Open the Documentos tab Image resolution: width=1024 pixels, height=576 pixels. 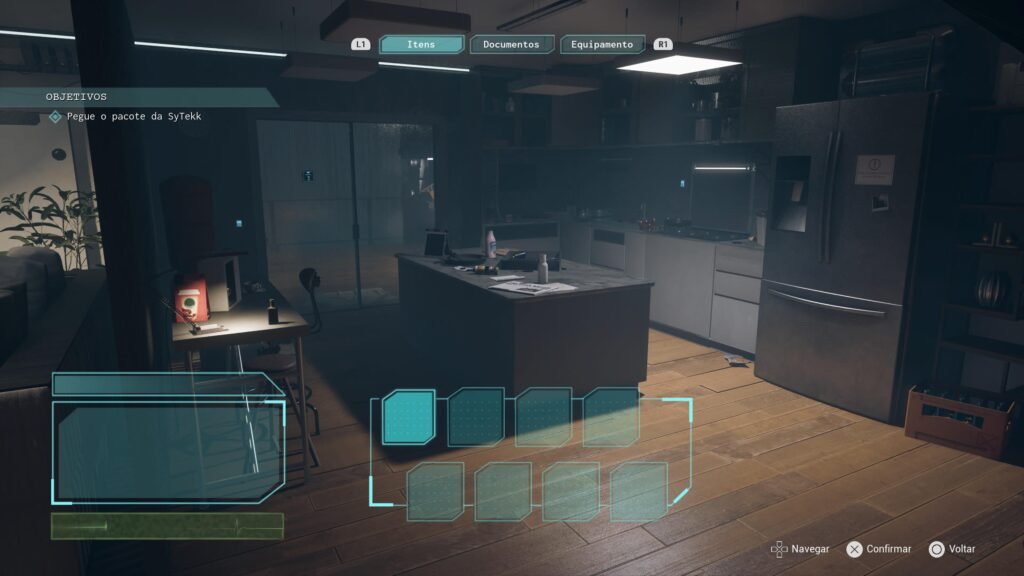pos(511,44)
